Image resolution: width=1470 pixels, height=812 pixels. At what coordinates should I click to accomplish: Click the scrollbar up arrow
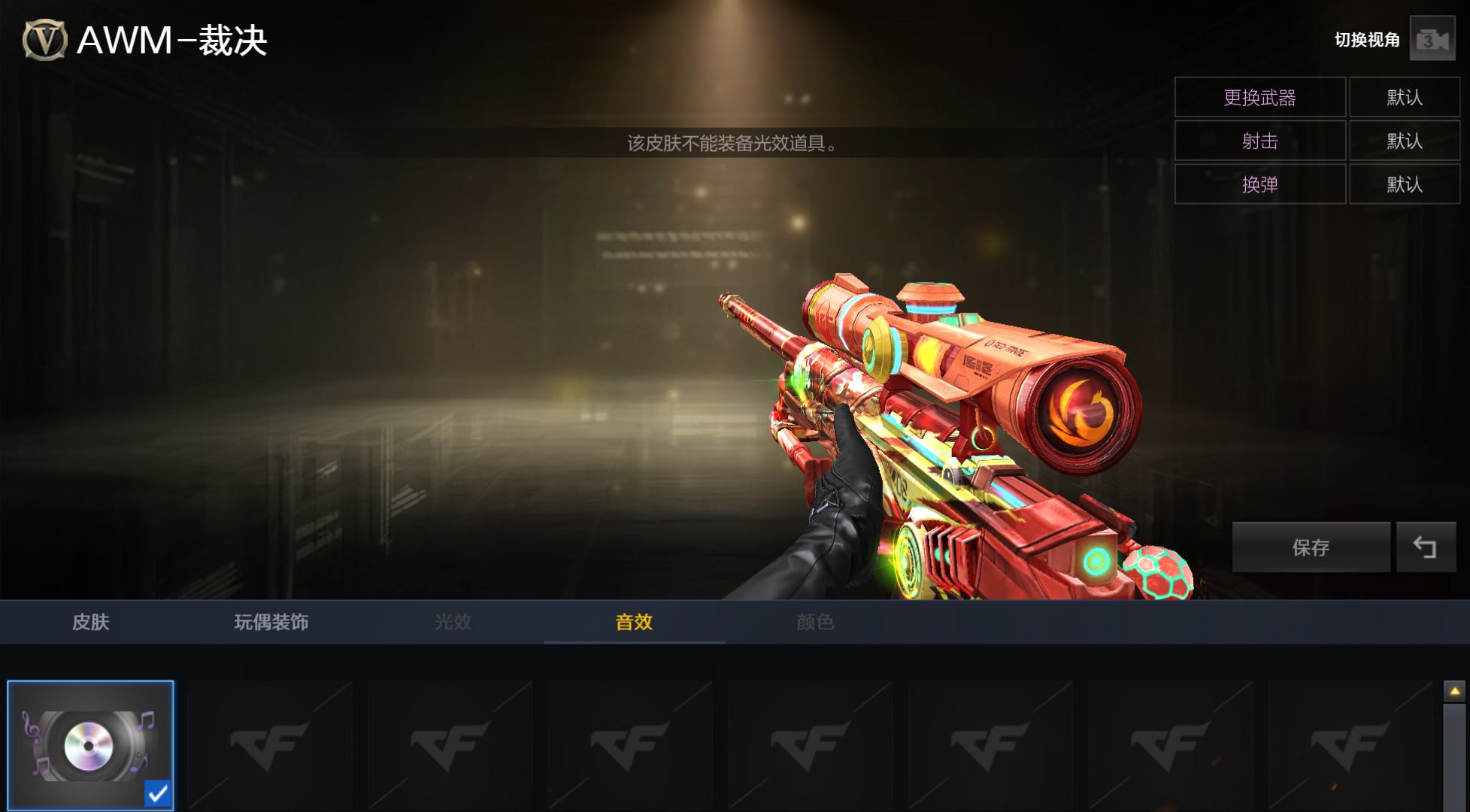[x=1454, y=691]
